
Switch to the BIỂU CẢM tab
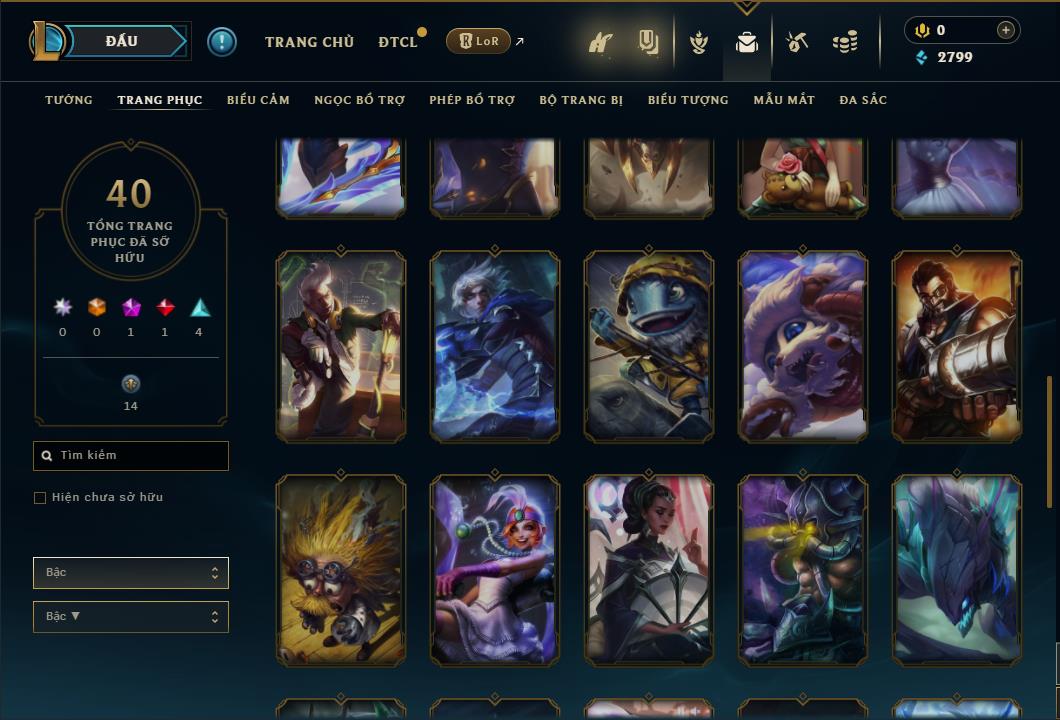258,100
